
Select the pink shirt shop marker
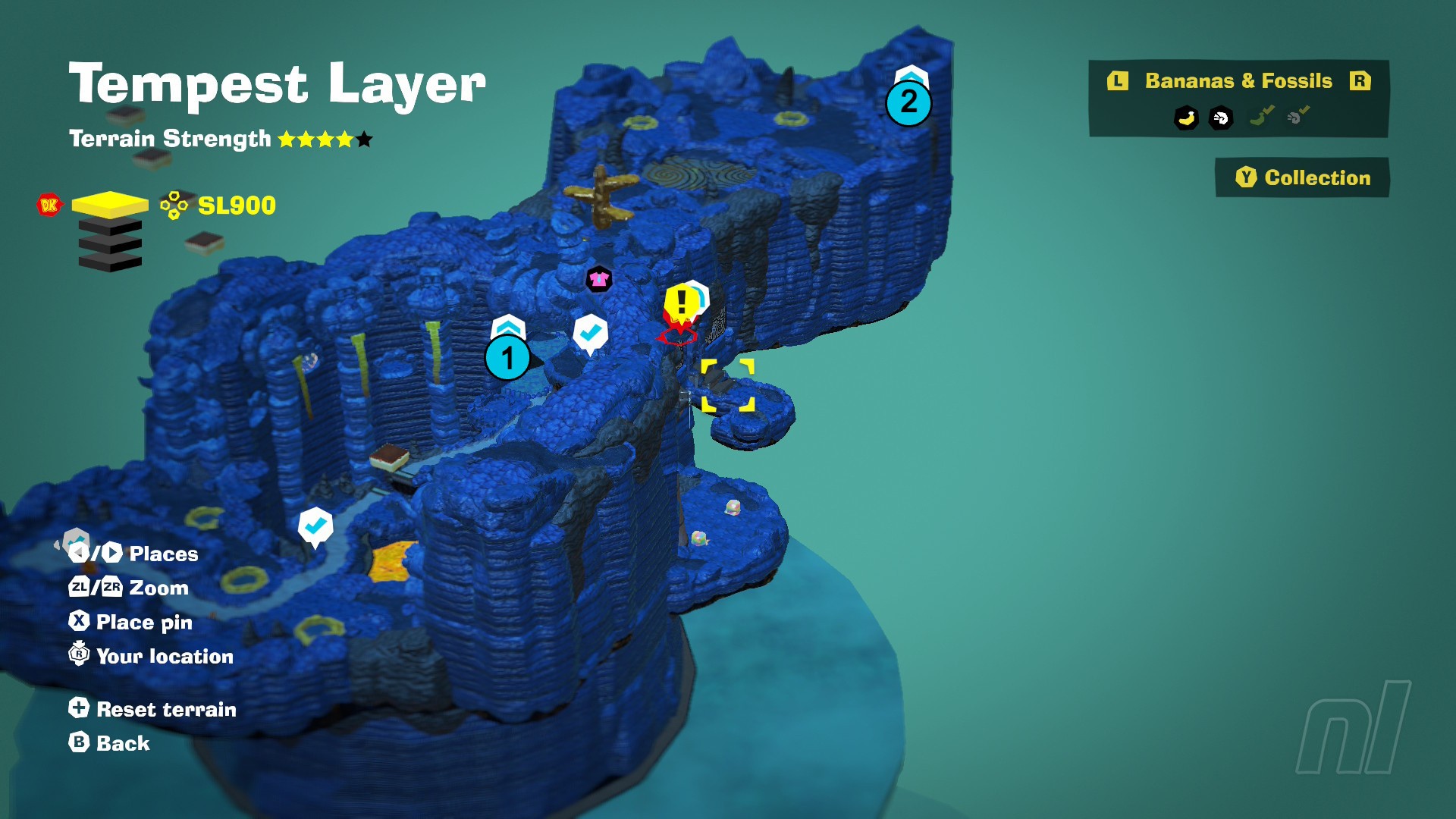click(x=599, y=279)
